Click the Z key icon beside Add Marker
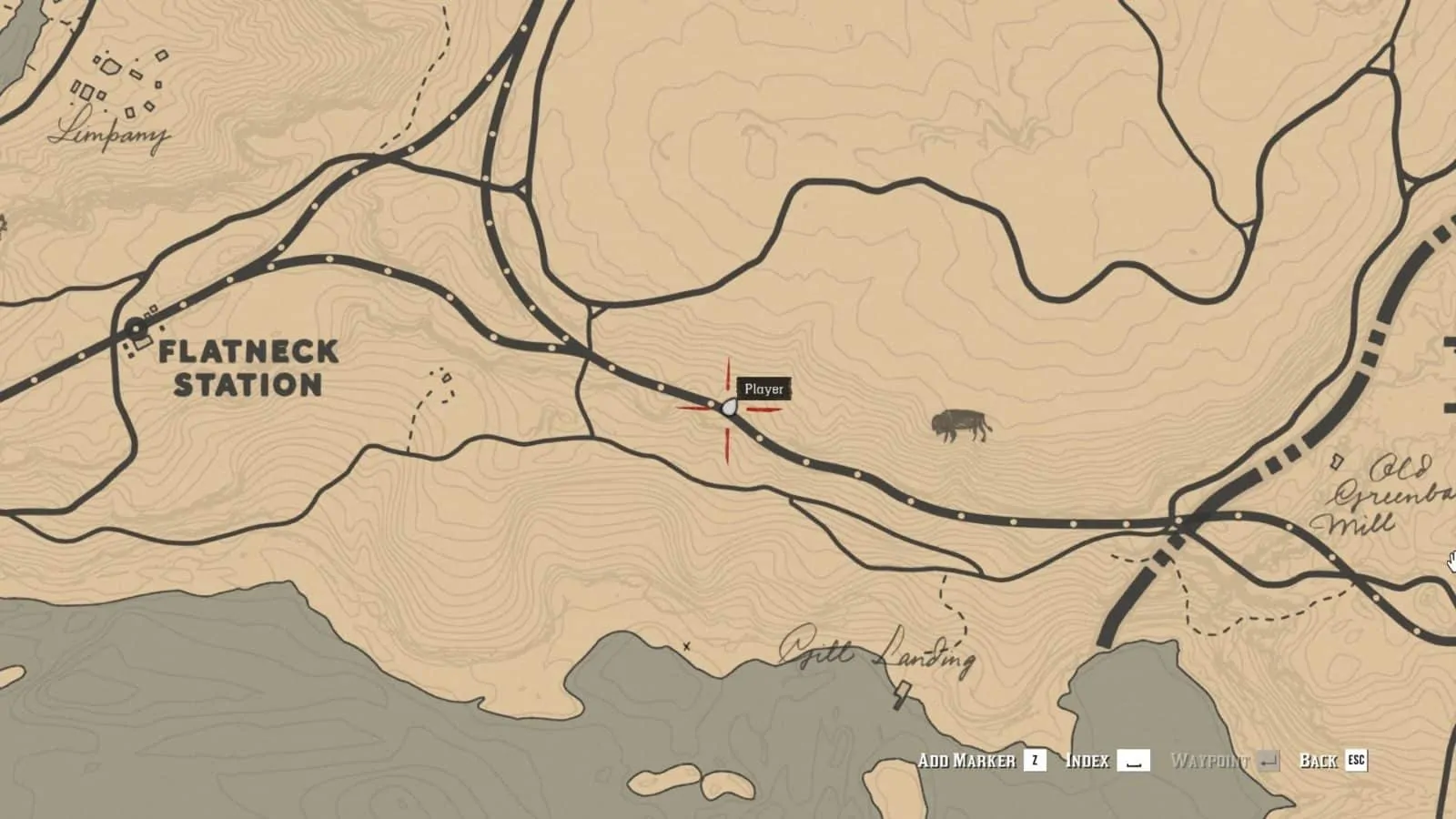 (x=1034, y=761)
